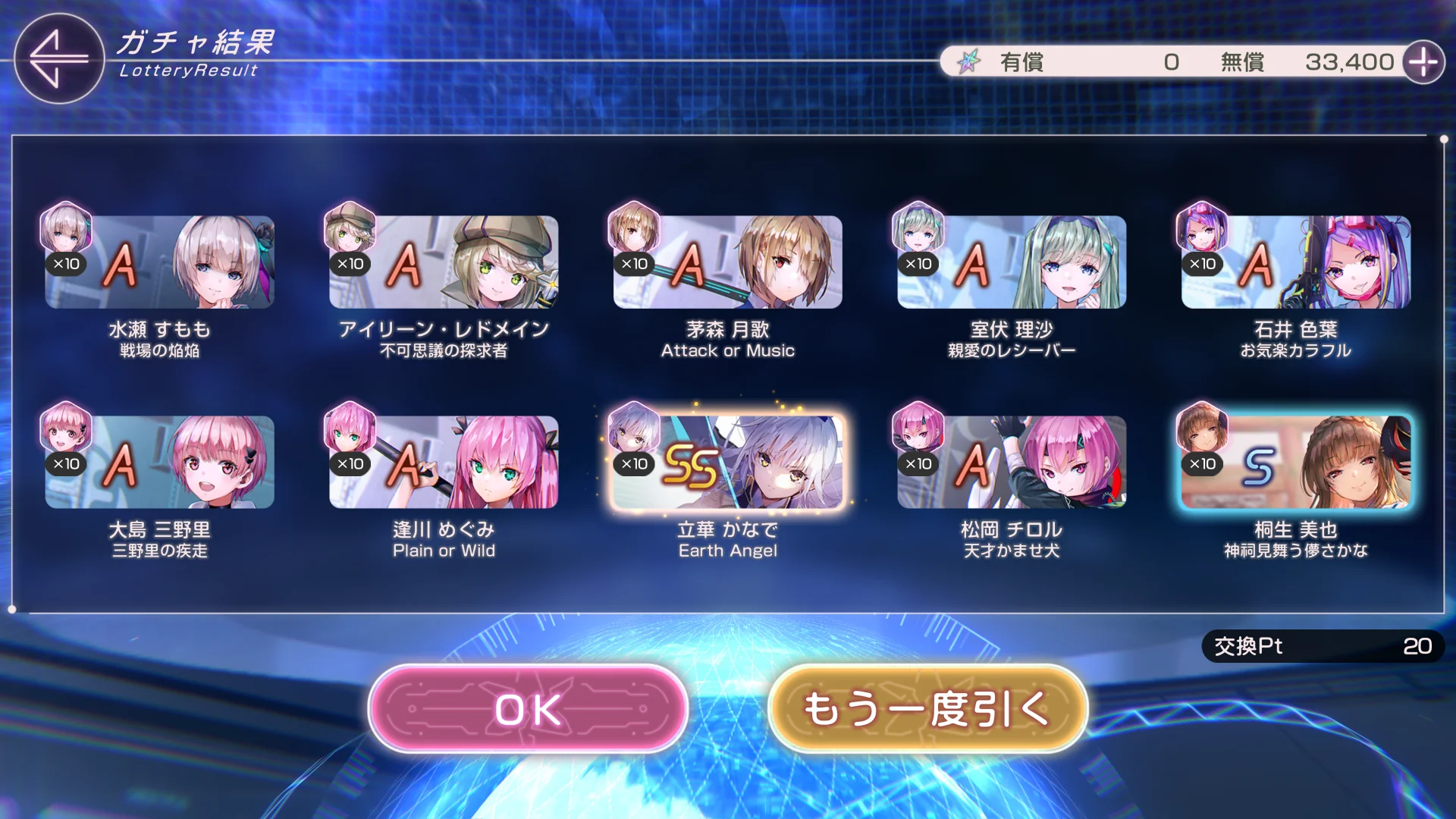Pull again with もう一度引く button
This screenshot has height=819, width=1456.
point(927,709)
